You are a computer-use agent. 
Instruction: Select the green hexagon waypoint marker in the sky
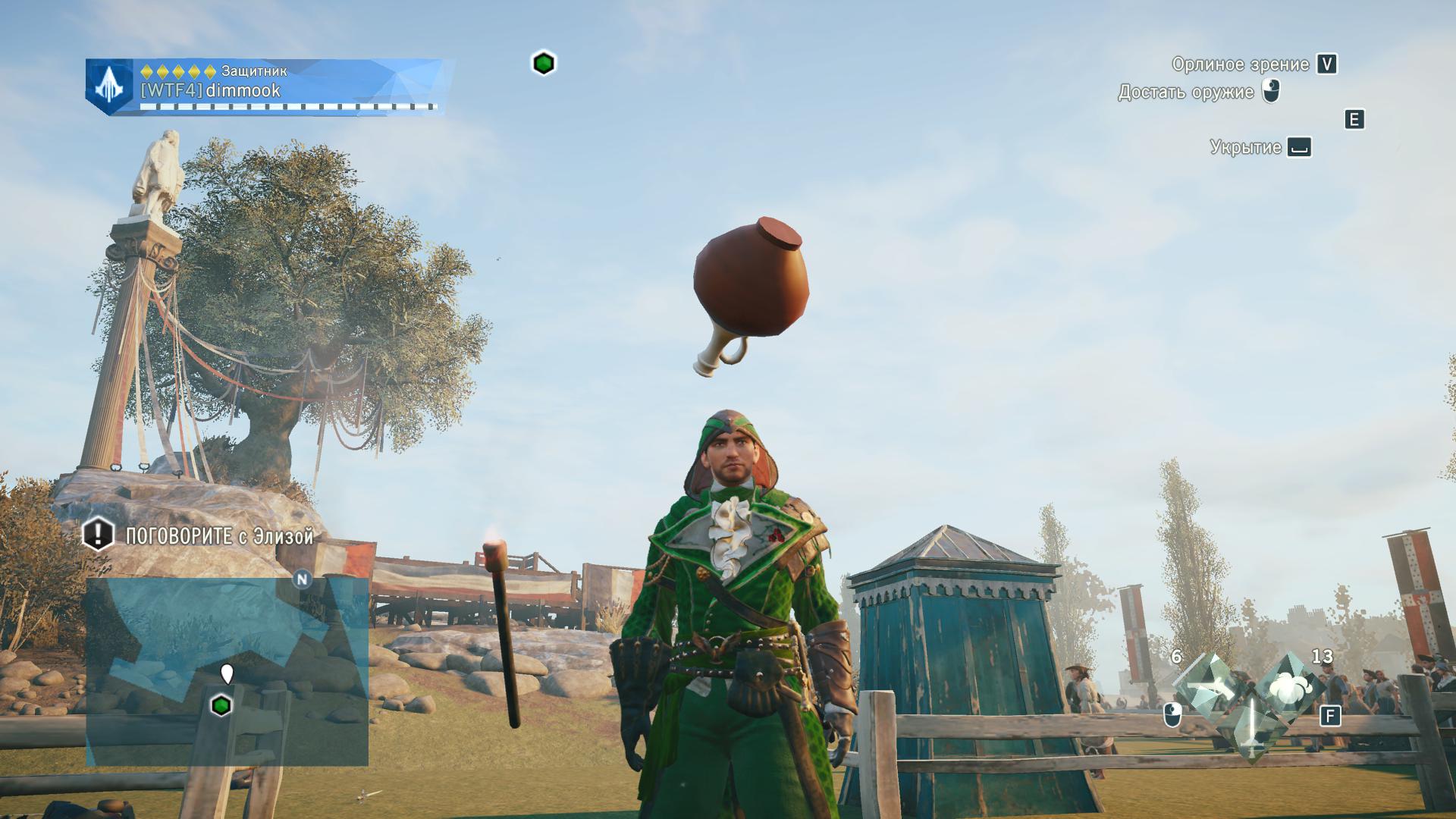pyautogui.click(x=543, y=63)
